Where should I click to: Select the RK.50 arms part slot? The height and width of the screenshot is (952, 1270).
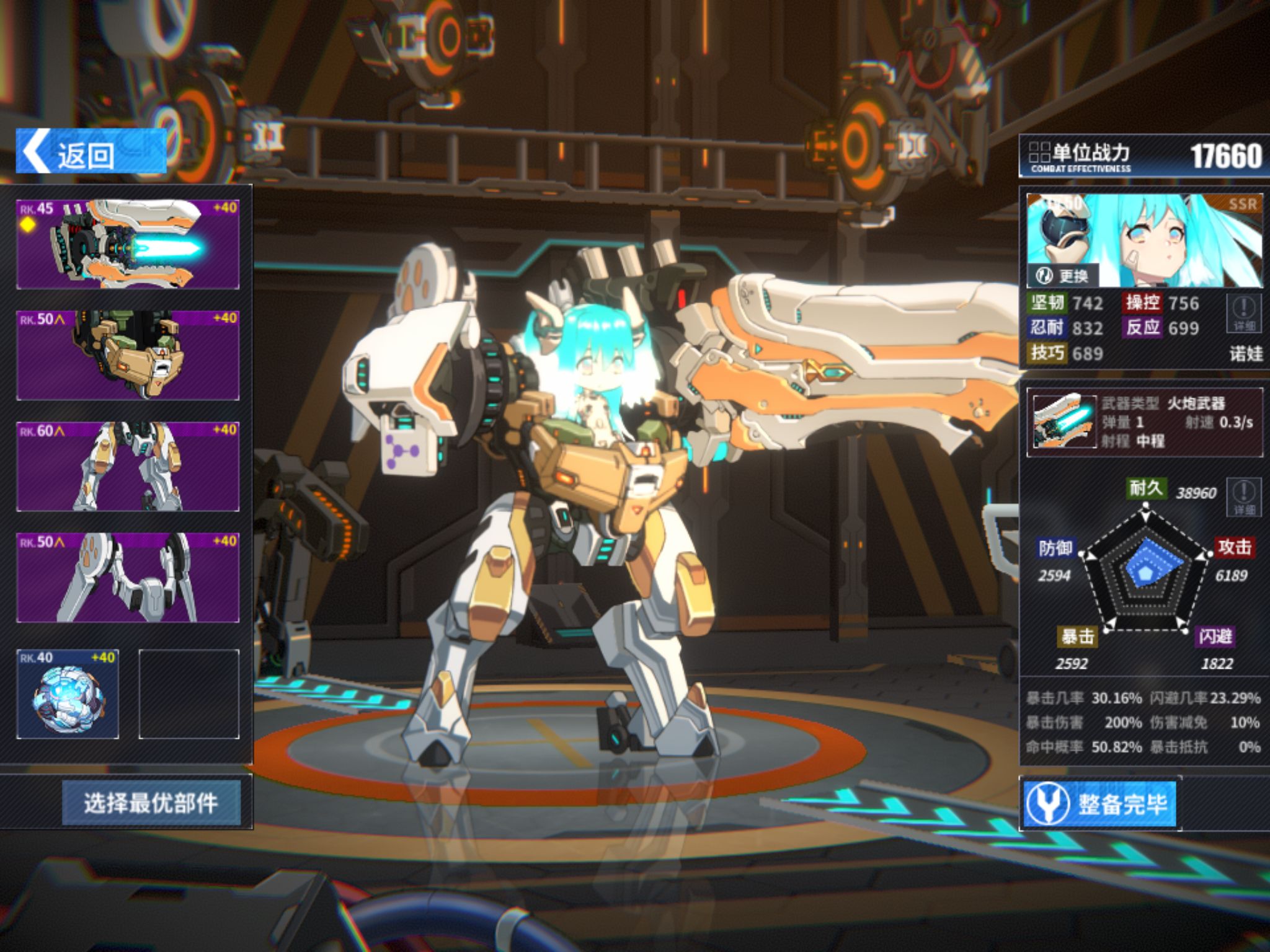click(128, 578)
